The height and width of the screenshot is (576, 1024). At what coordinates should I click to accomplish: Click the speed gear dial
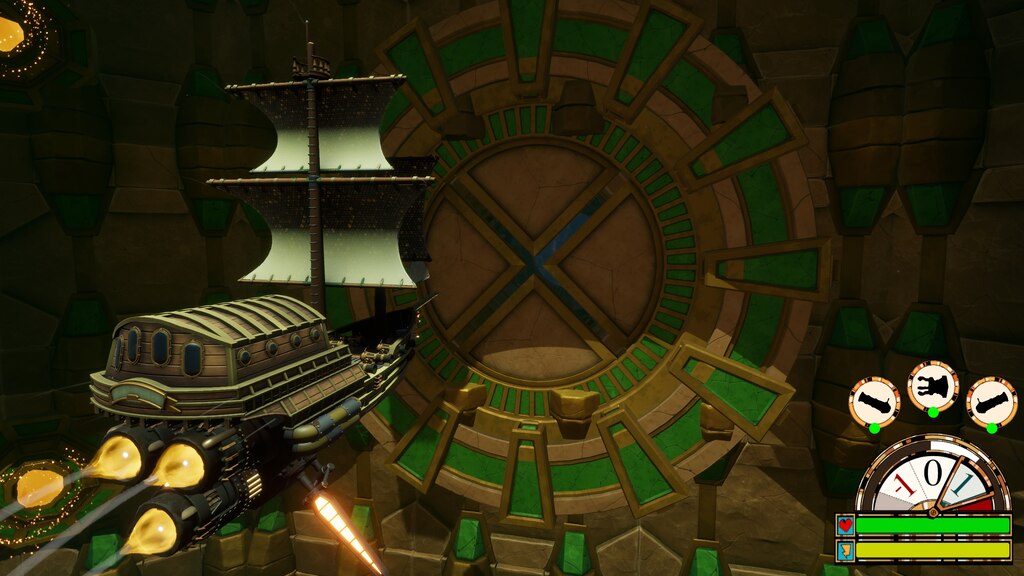tap(933, 477)
